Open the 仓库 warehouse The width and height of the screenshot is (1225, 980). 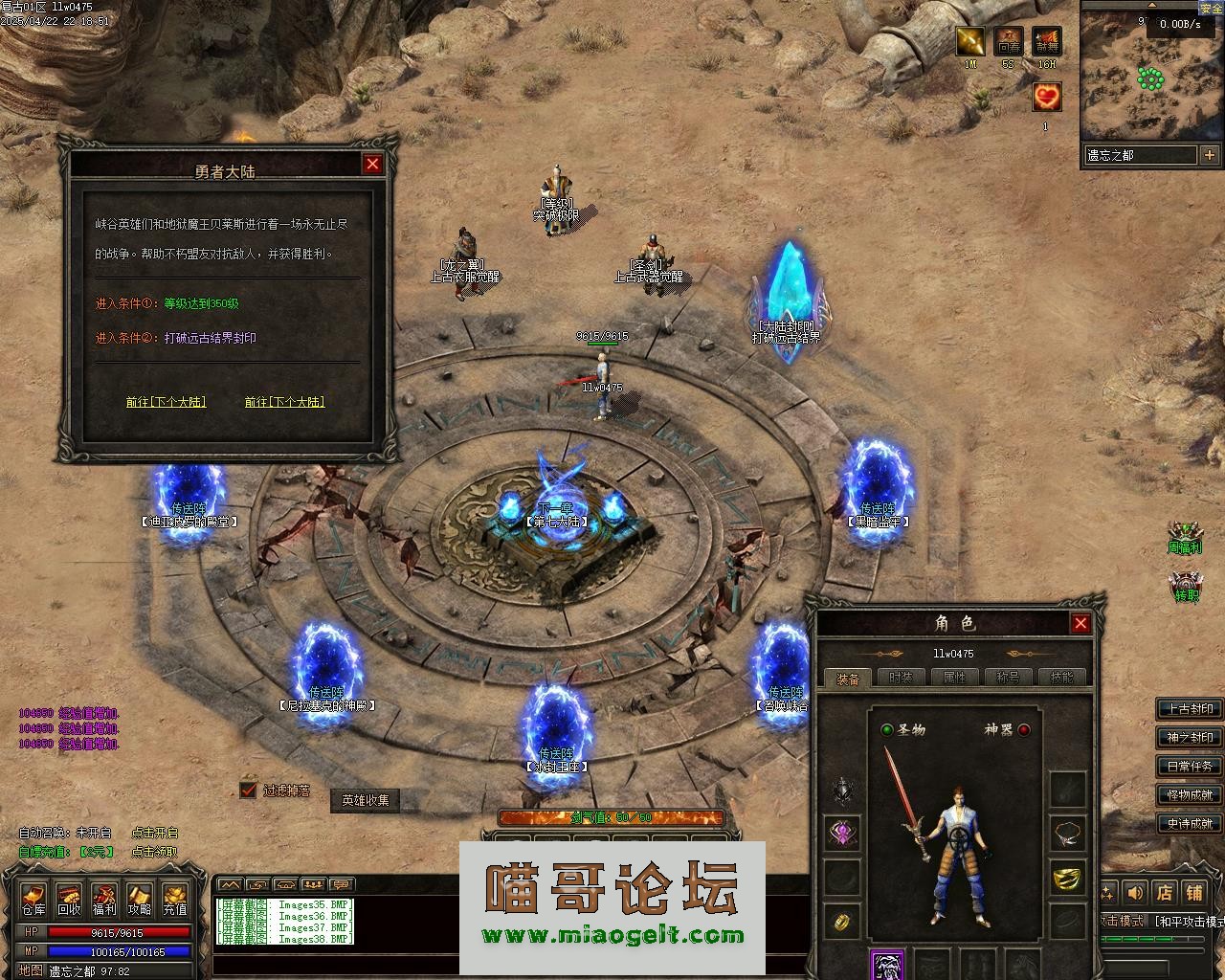click(x=33, y=899)
